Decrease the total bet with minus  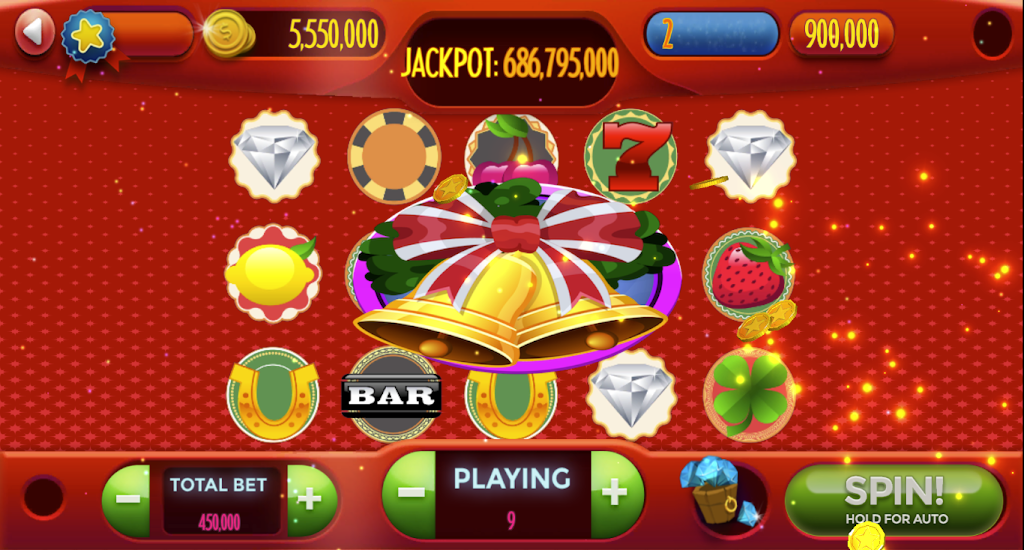point(126,499)
